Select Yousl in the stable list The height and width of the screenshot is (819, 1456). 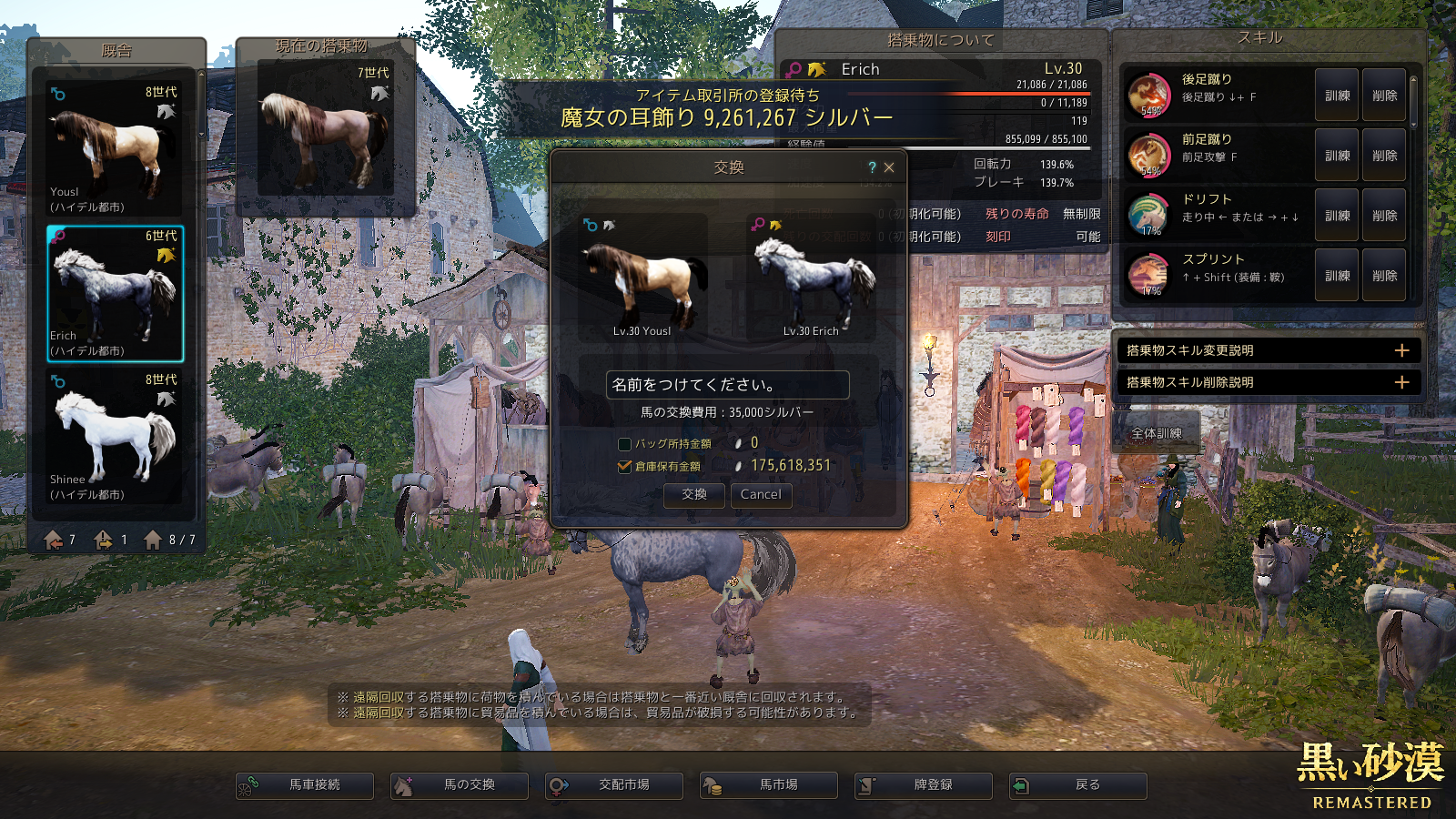(115, 150)
